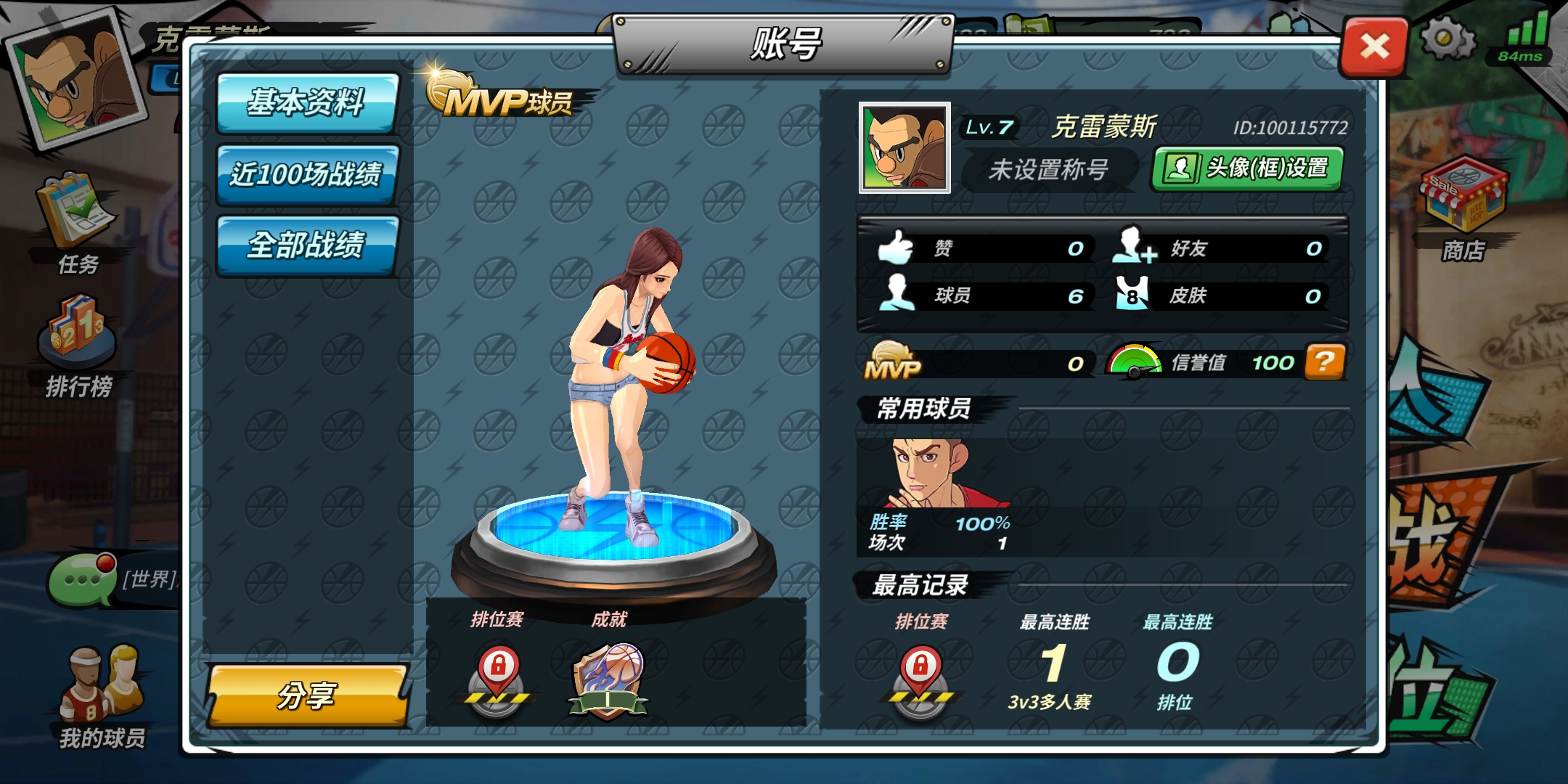1568x784 pixels.
Task: Click the orange question mark beside 信誉值
Action: pyautogui.click(x=1325, y=362)
